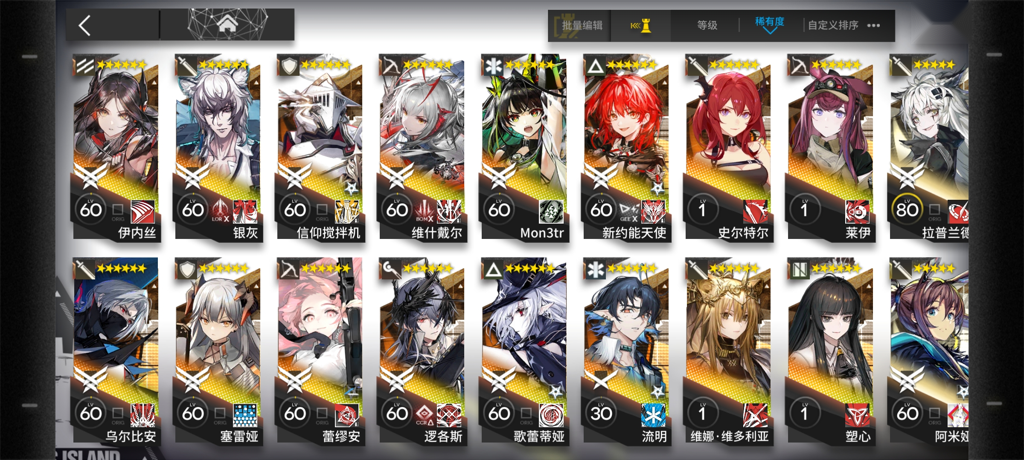The height and width of the screenshot is (460, 1024).
Task: Open the 莱伊 operator card
Action: pos(830,140)
